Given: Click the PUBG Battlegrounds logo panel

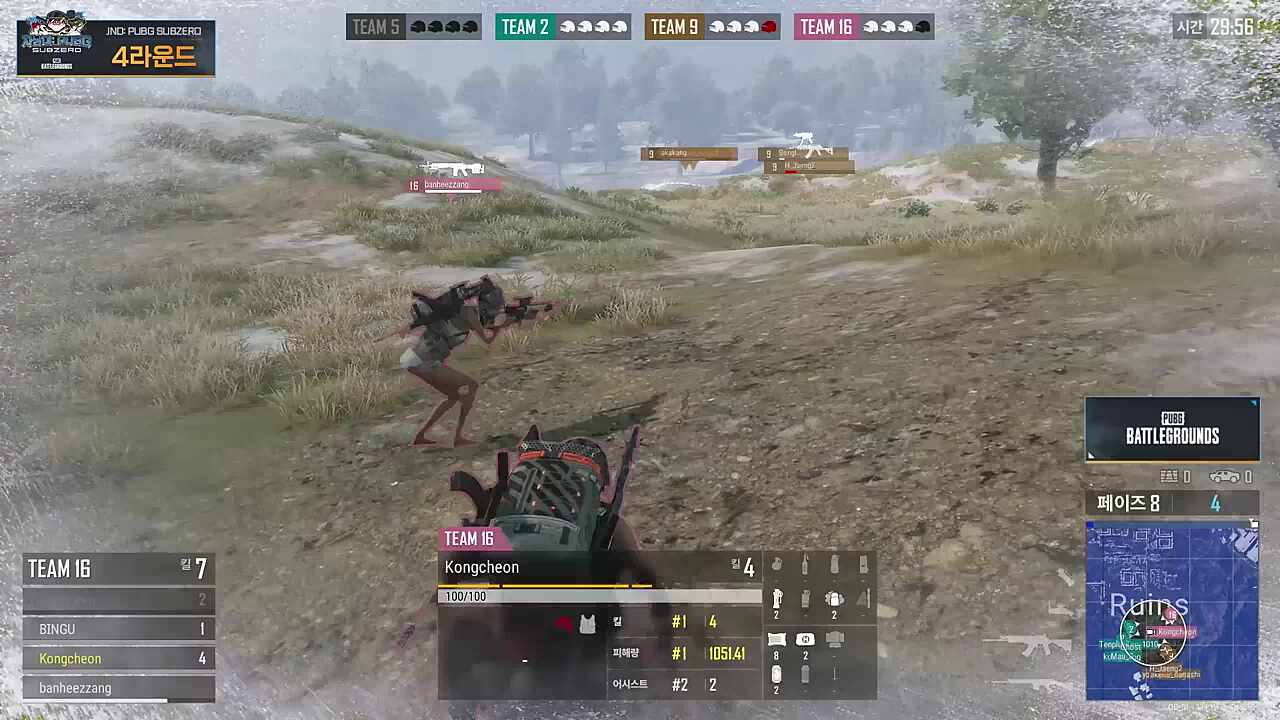Looking at the screenshot, I should [1172, 430].
